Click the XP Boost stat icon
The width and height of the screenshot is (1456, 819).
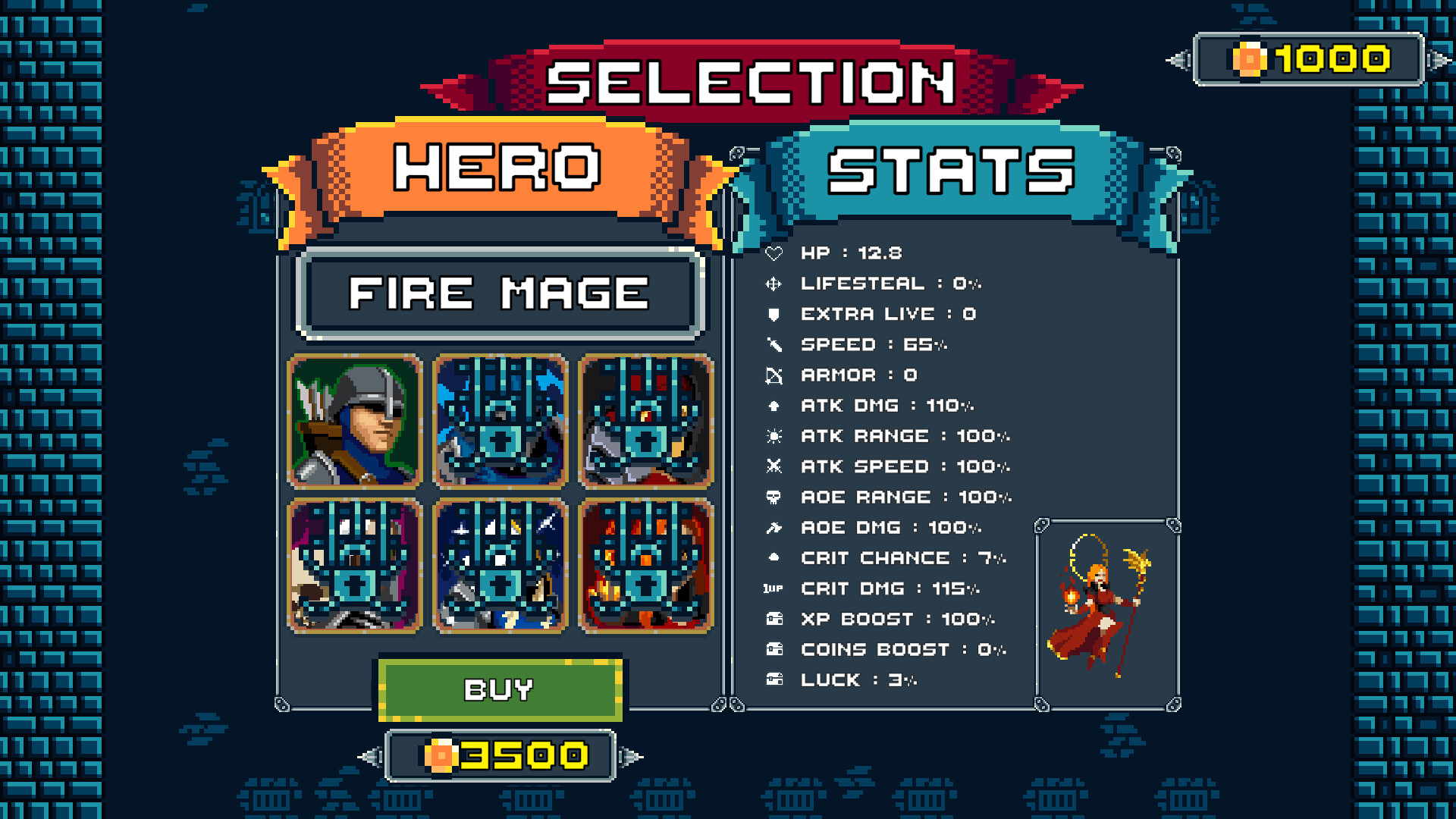click(775, 619)
